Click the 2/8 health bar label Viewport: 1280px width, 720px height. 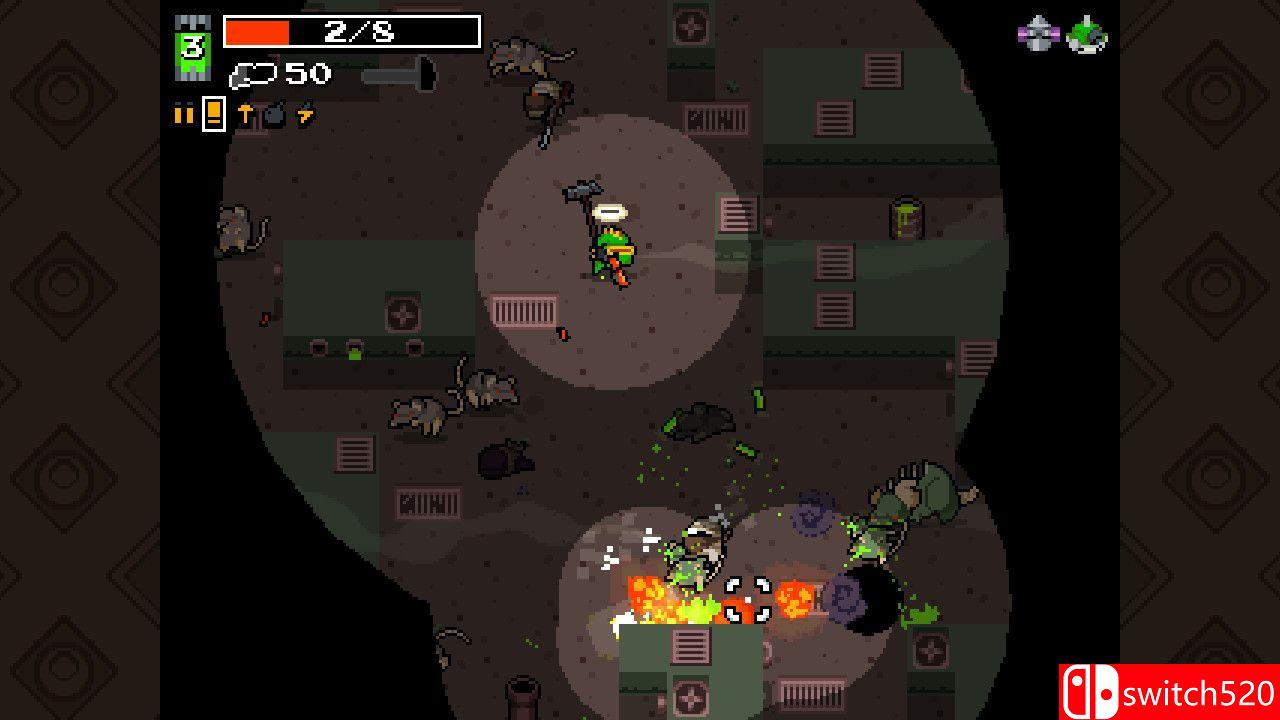tap(358, 30)
